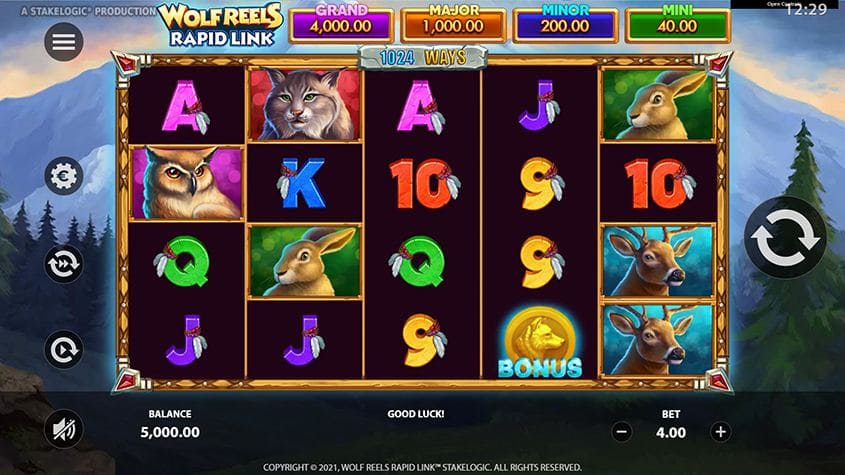Toggle turbo spin with the fast-forward icon
The image size is (845, 475).
pyautogui.click(x=64, y=264)
